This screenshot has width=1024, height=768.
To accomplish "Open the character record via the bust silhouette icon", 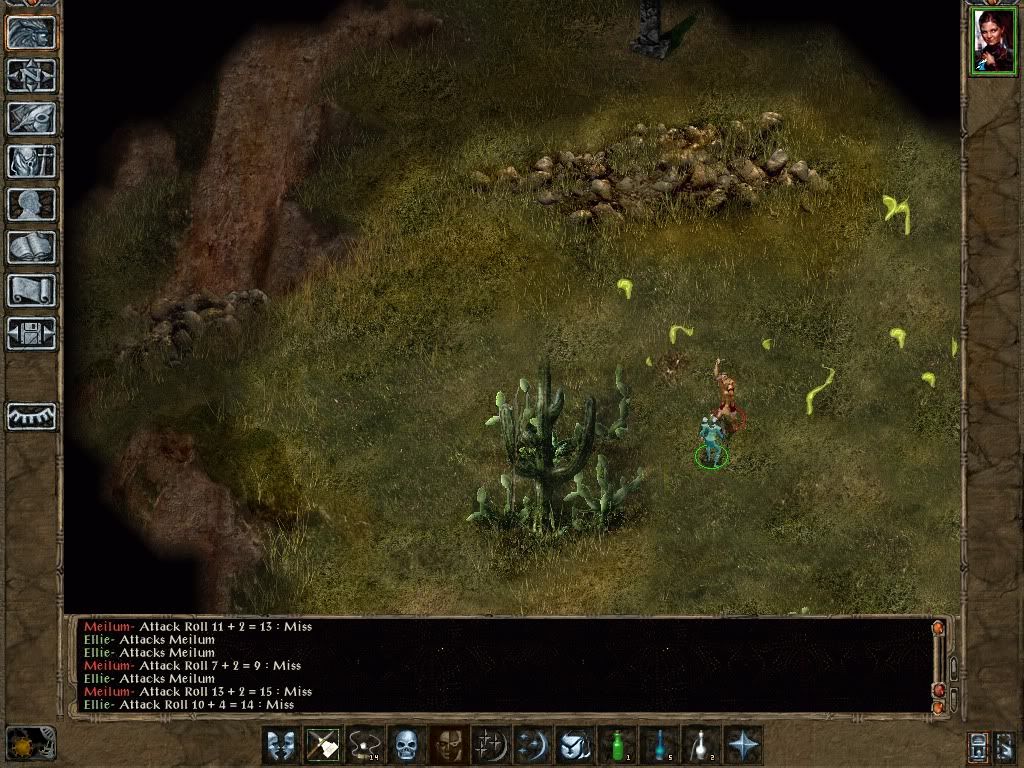I will point(32,204).
